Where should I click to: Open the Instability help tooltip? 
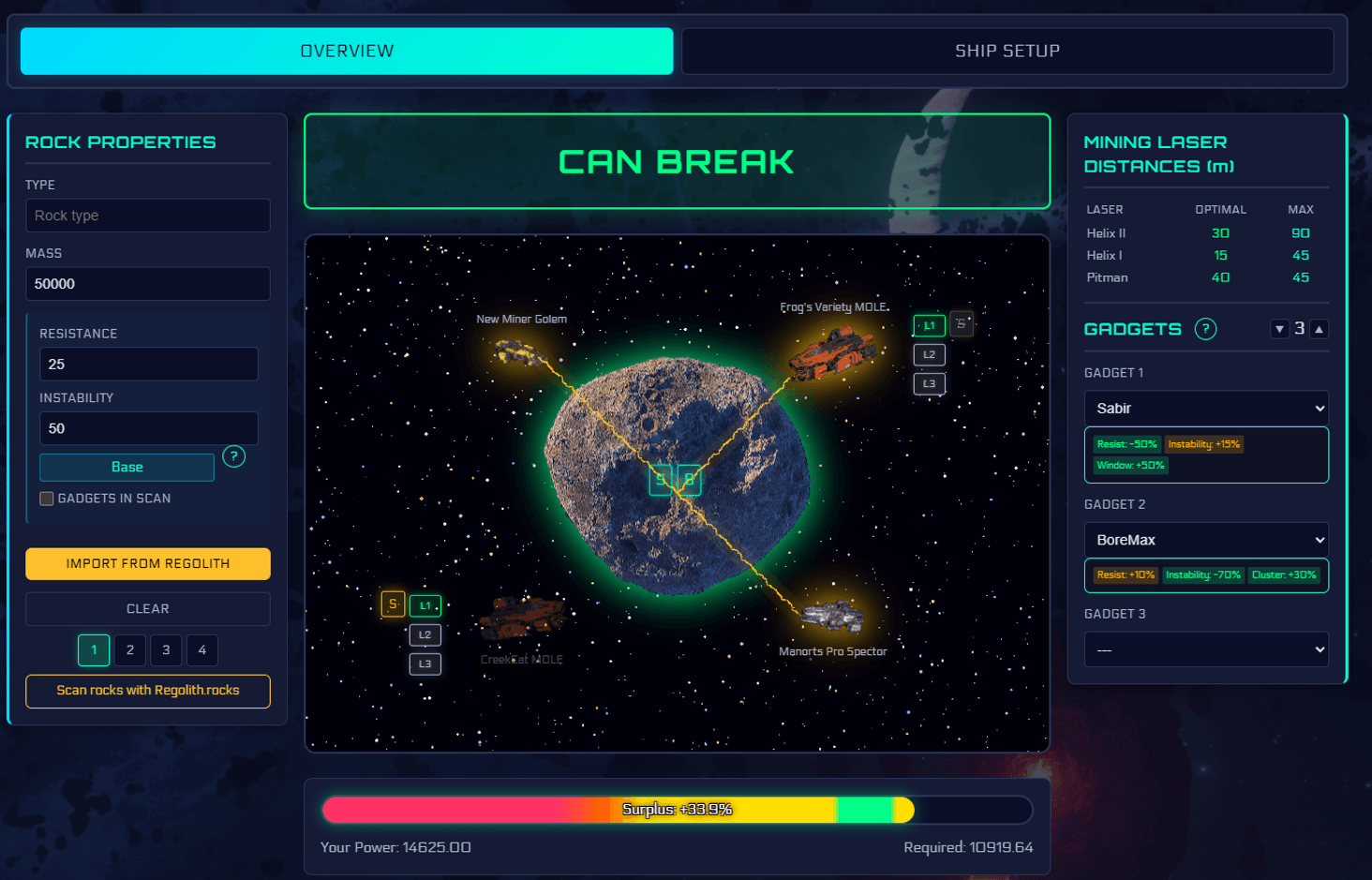tap(233, 456)
